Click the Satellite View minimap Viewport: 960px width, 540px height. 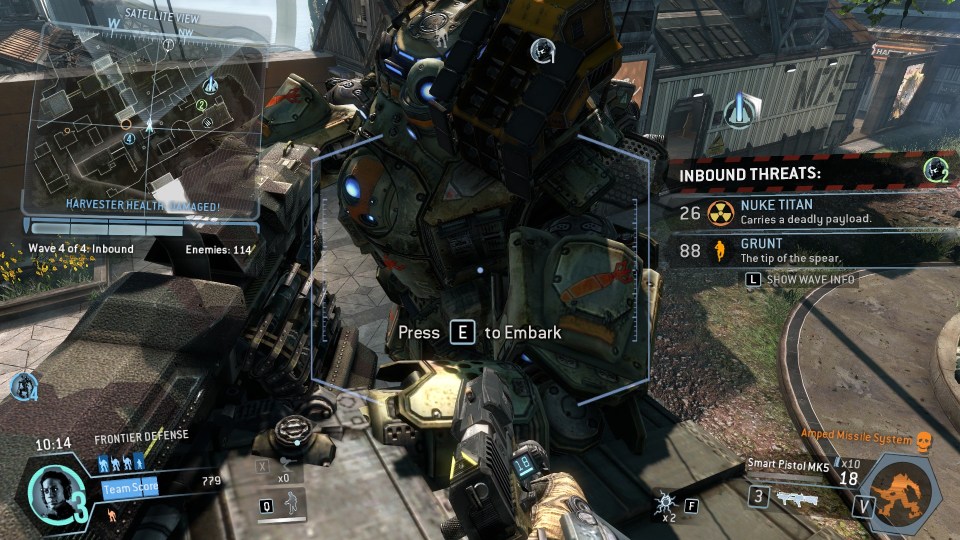[148, 120]
